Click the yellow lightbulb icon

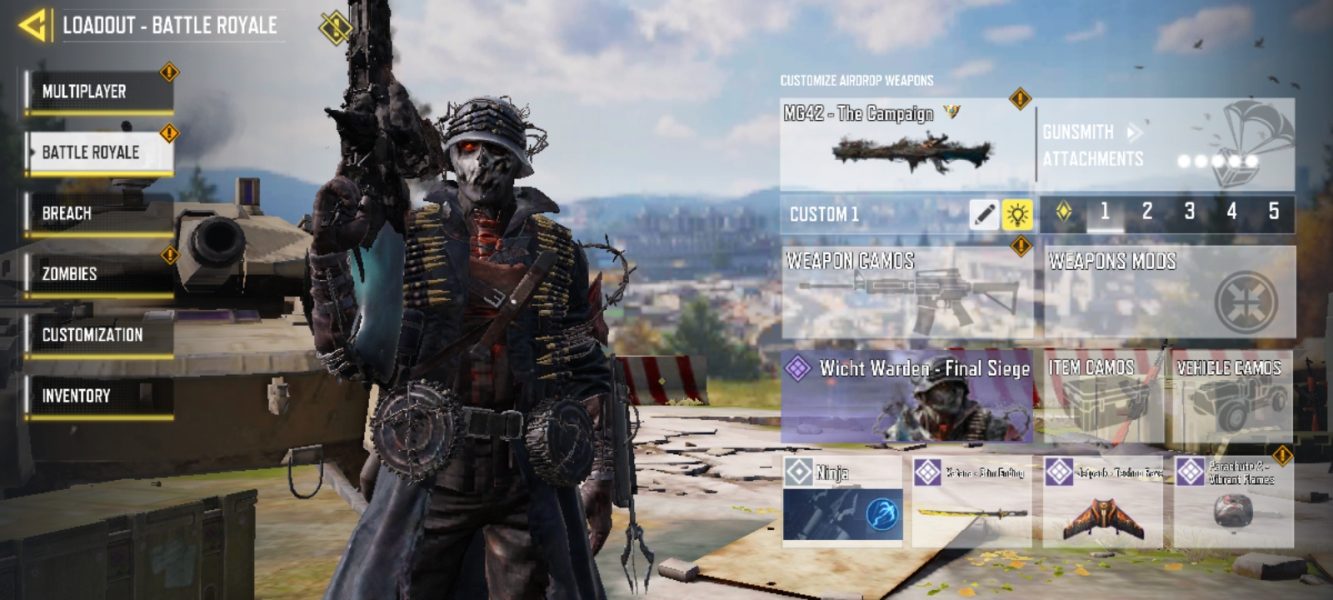[1018, 214]
